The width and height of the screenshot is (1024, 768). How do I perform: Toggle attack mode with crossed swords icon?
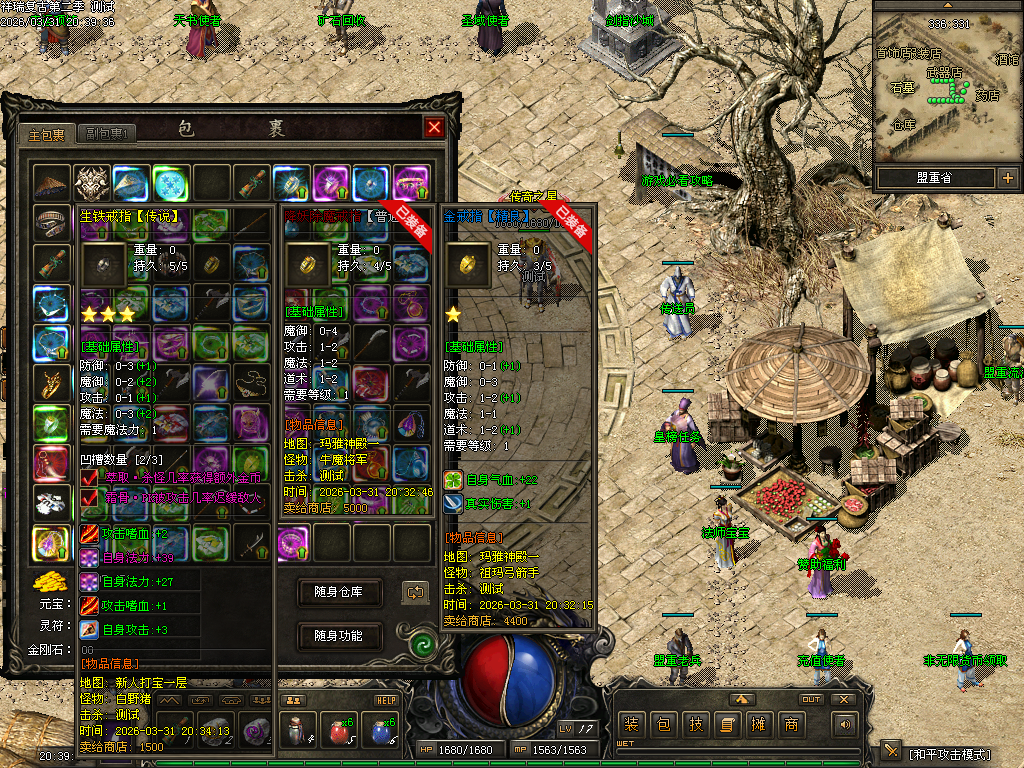pos(891,752)
